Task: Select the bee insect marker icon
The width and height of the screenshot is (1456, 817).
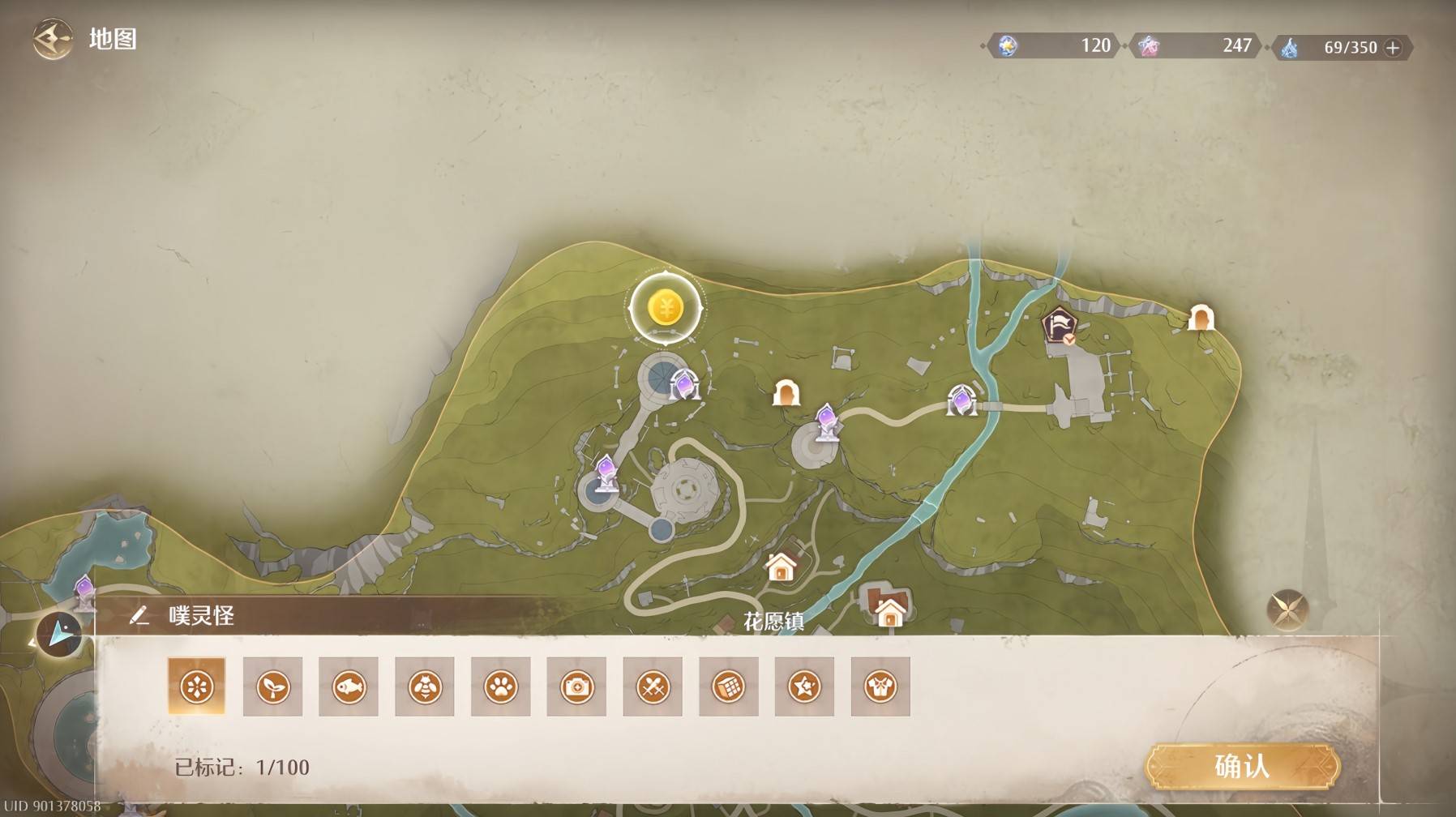Action: pyautogui.click(x=425, y=687)
